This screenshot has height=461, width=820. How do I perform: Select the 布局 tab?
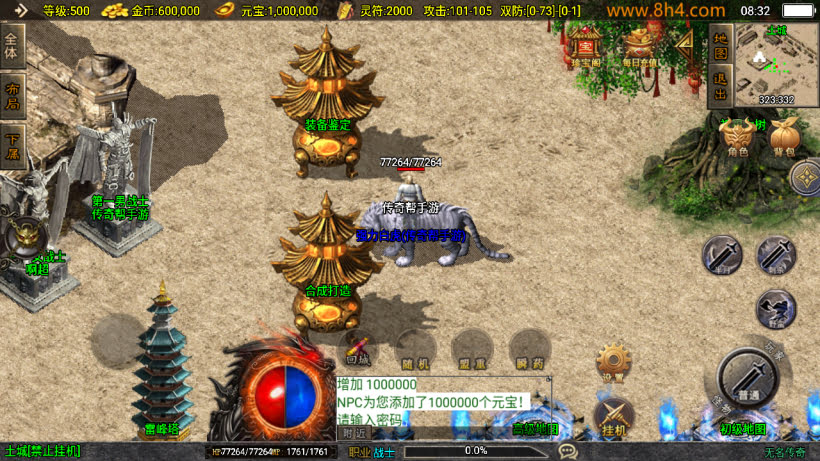[12, 95]
